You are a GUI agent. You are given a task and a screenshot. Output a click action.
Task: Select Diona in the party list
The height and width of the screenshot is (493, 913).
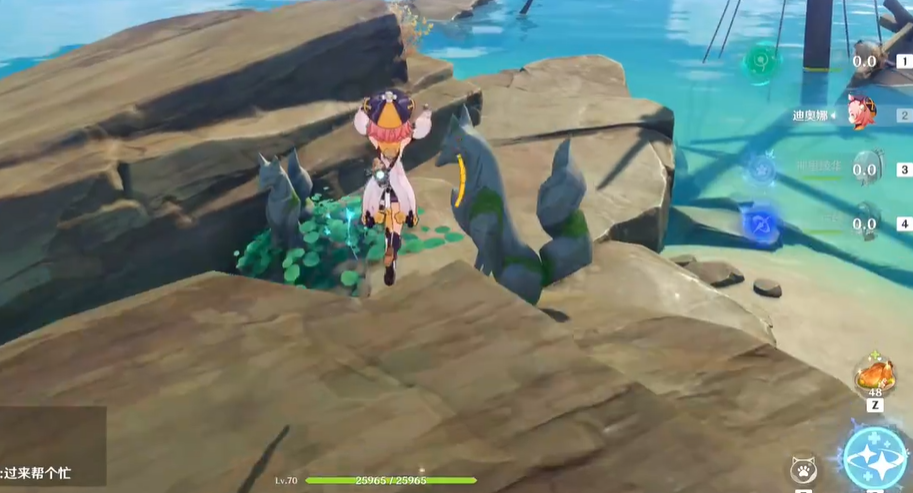click(x=861, y=112)
